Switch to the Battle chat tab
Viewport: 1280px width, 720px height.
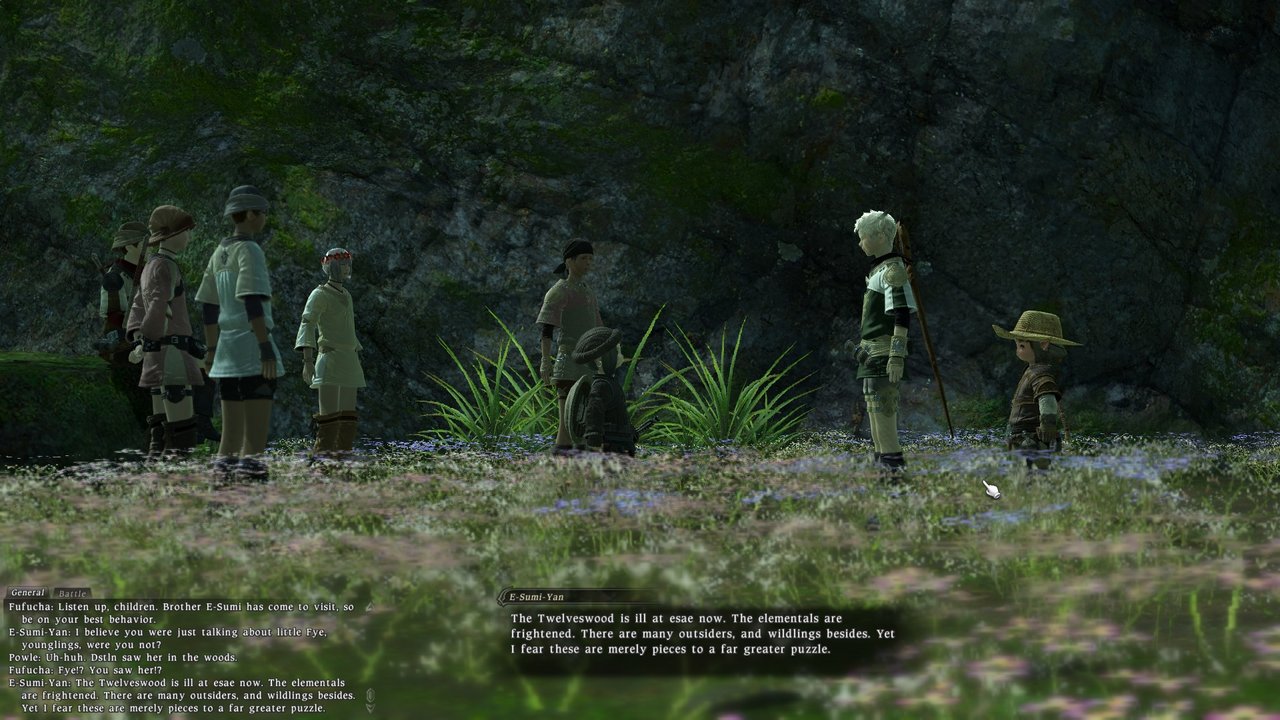click(72, 593)
